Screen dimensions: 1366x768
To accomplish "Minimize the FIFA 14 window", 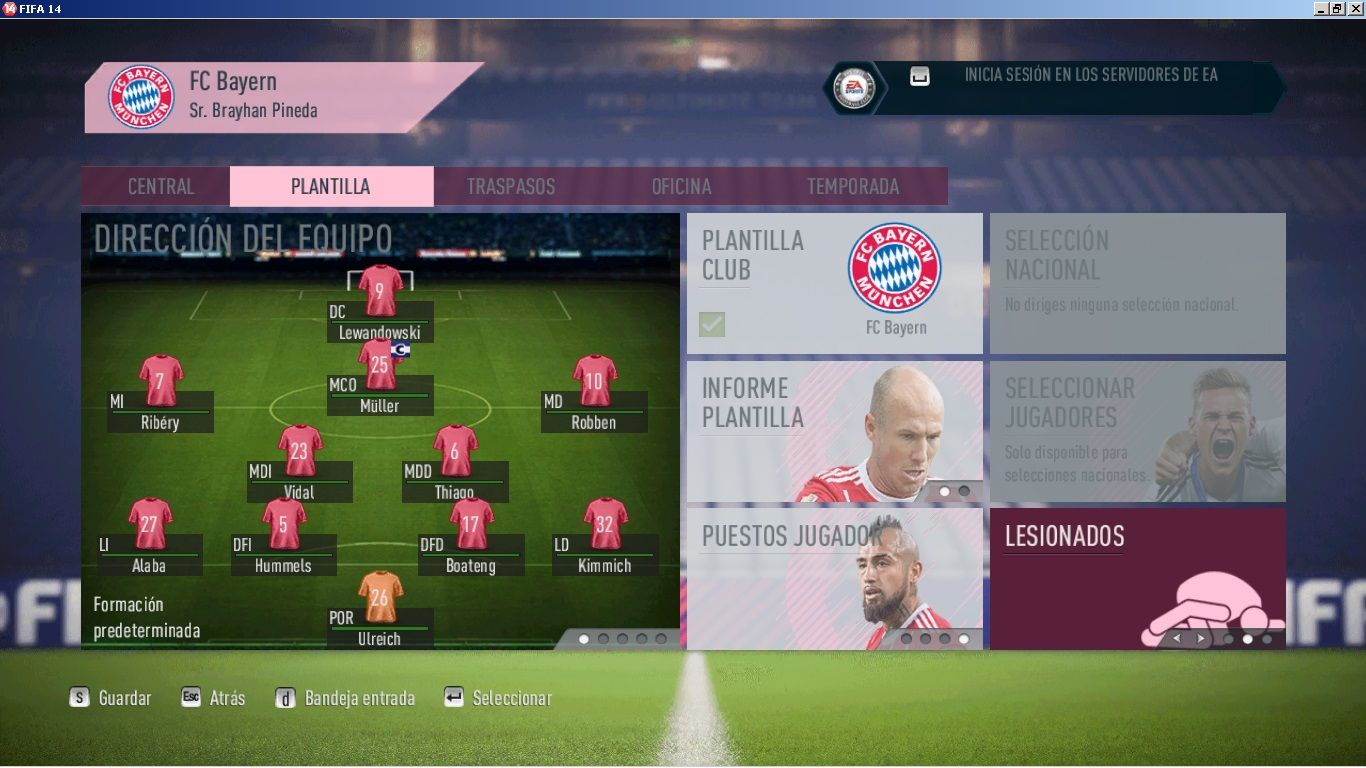I will (1321, 8).
